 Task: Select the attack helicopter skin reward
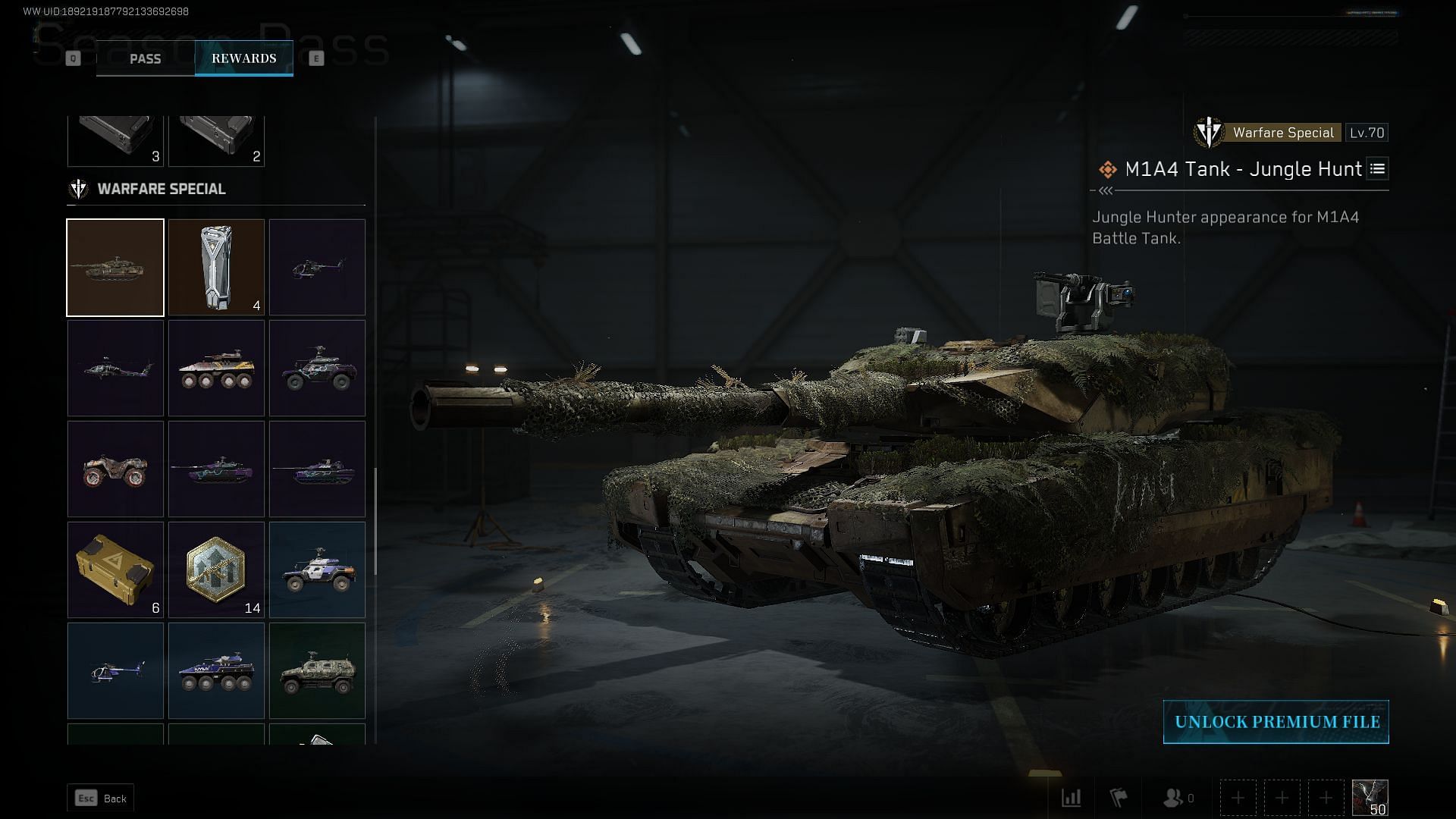tap(115, 369)
